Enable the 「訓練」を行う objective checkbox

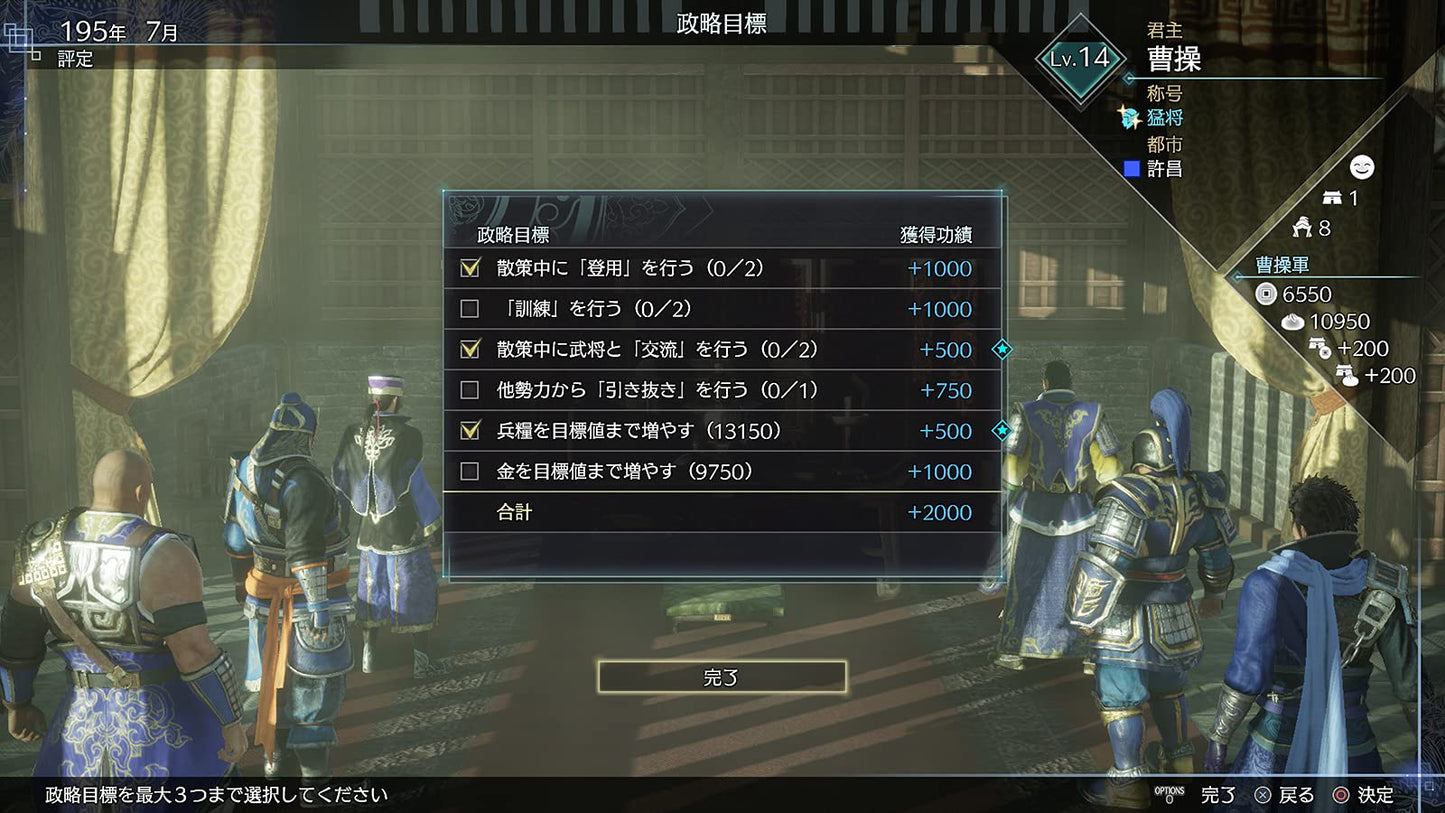pyautogui.click(x=469, y=309)
